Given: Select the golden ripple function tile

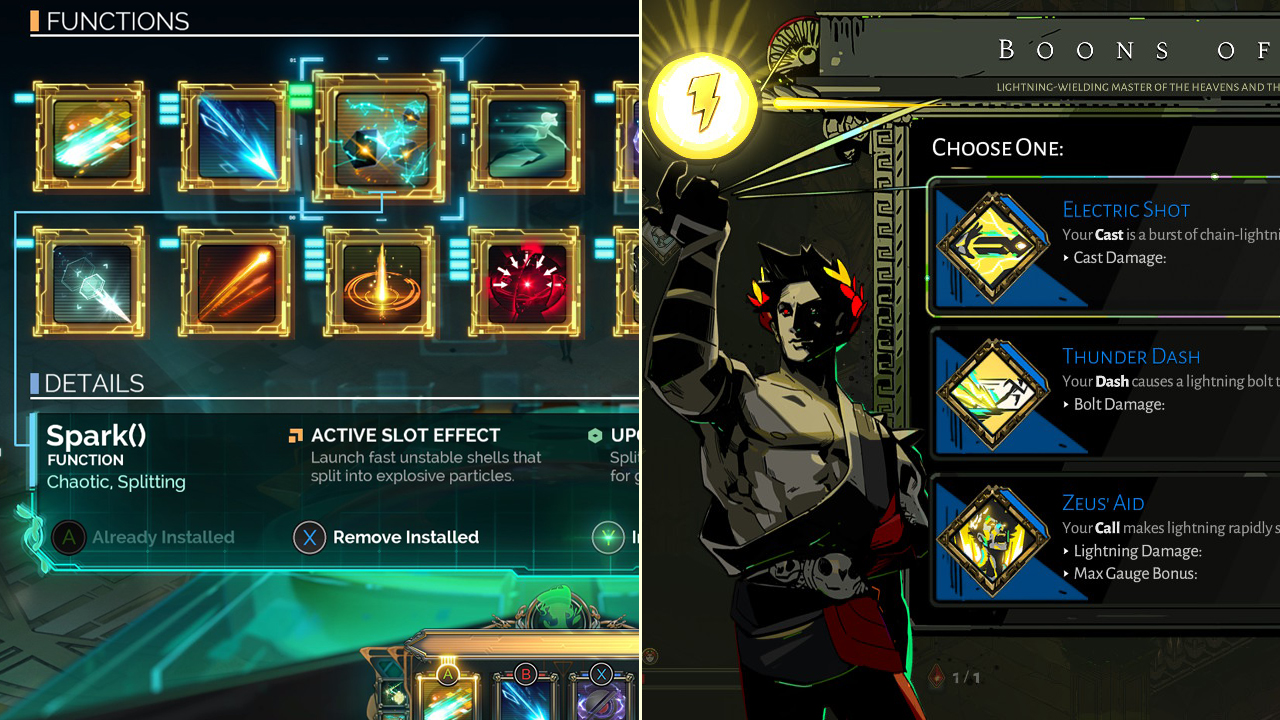Looking at the screenshot, I should point(379,282).
